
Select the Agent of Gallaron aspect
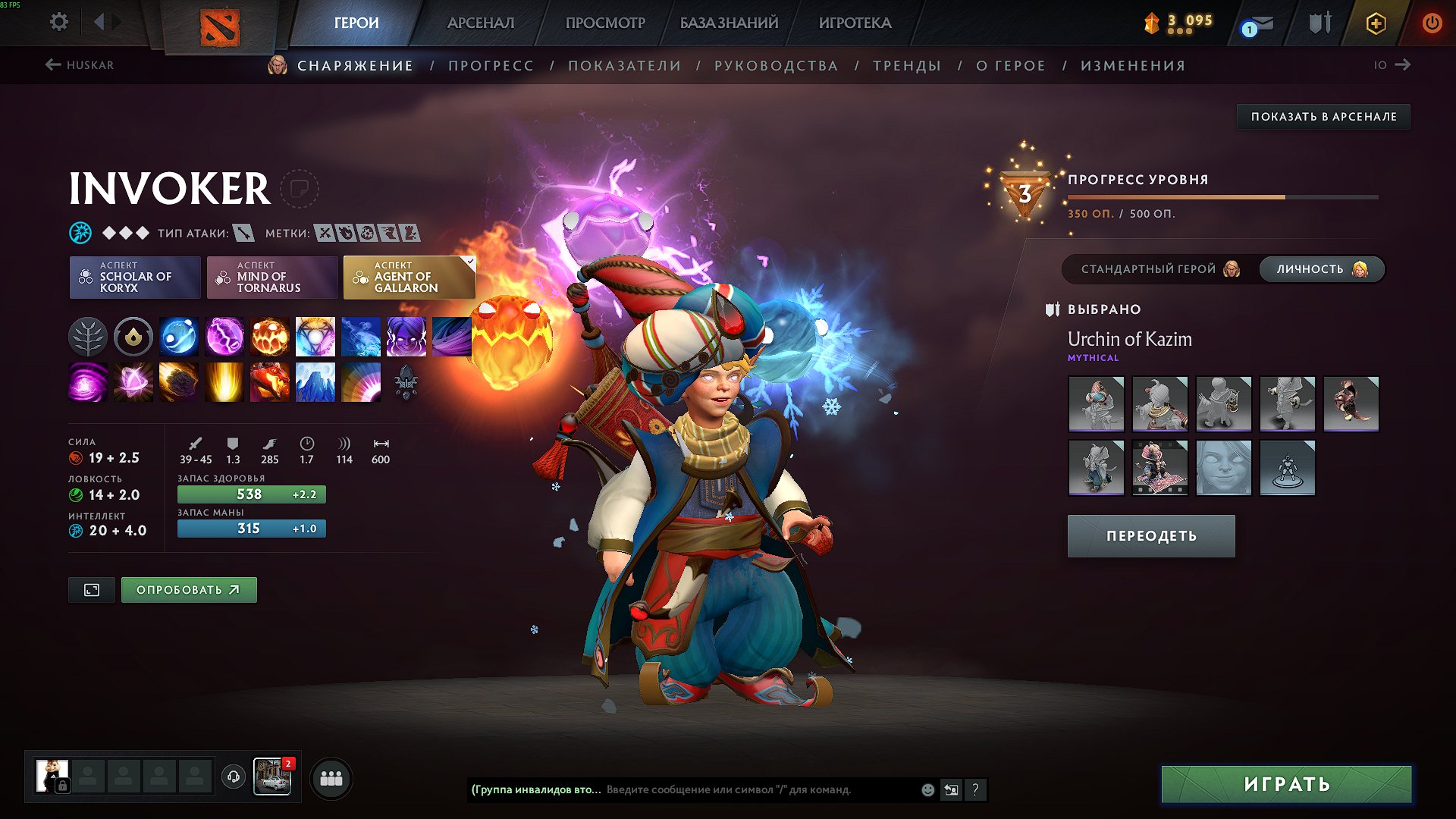pos(410,278)
